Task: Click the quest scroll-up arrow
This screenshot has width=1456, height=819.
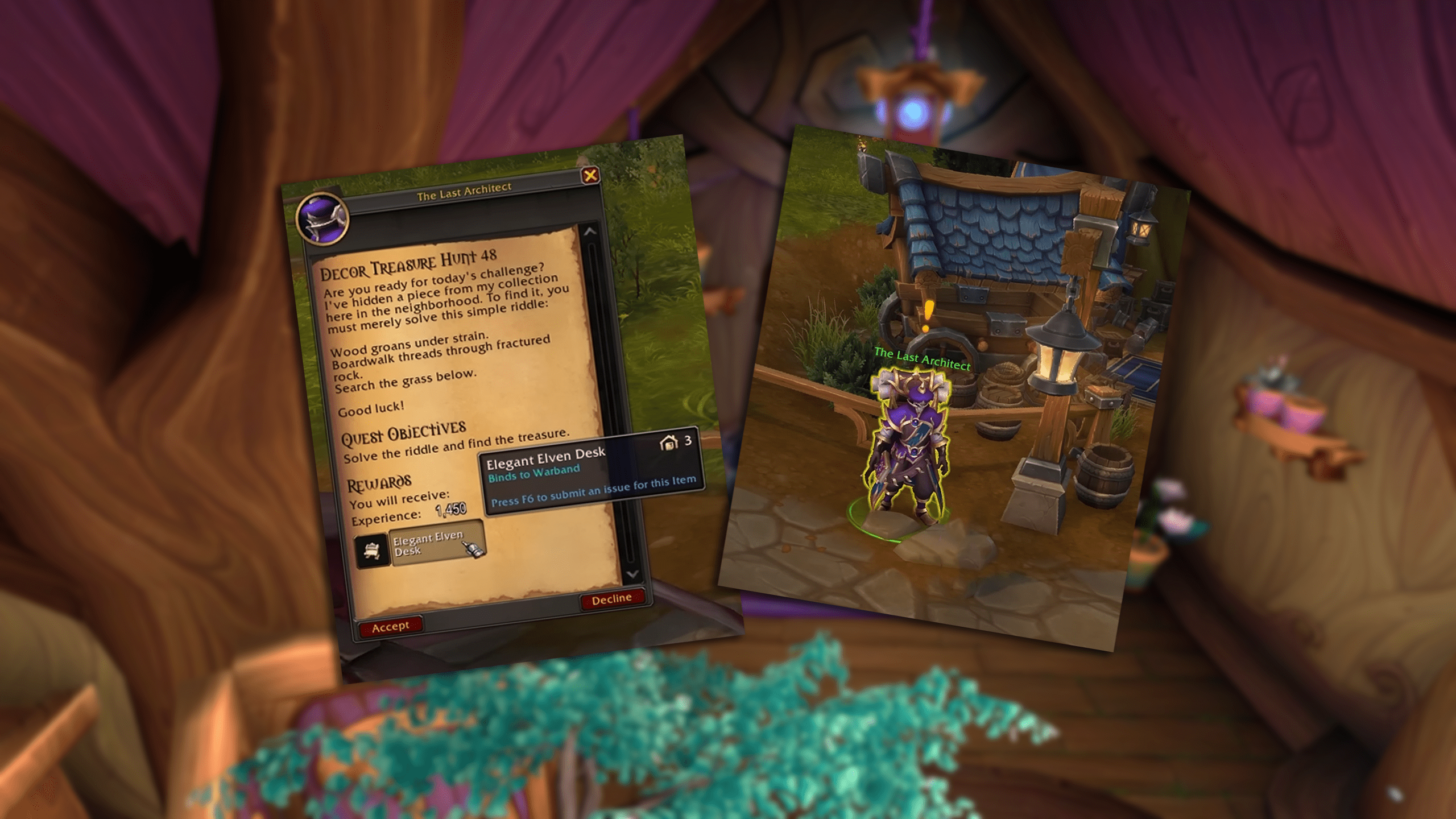Action: [590, 231]
